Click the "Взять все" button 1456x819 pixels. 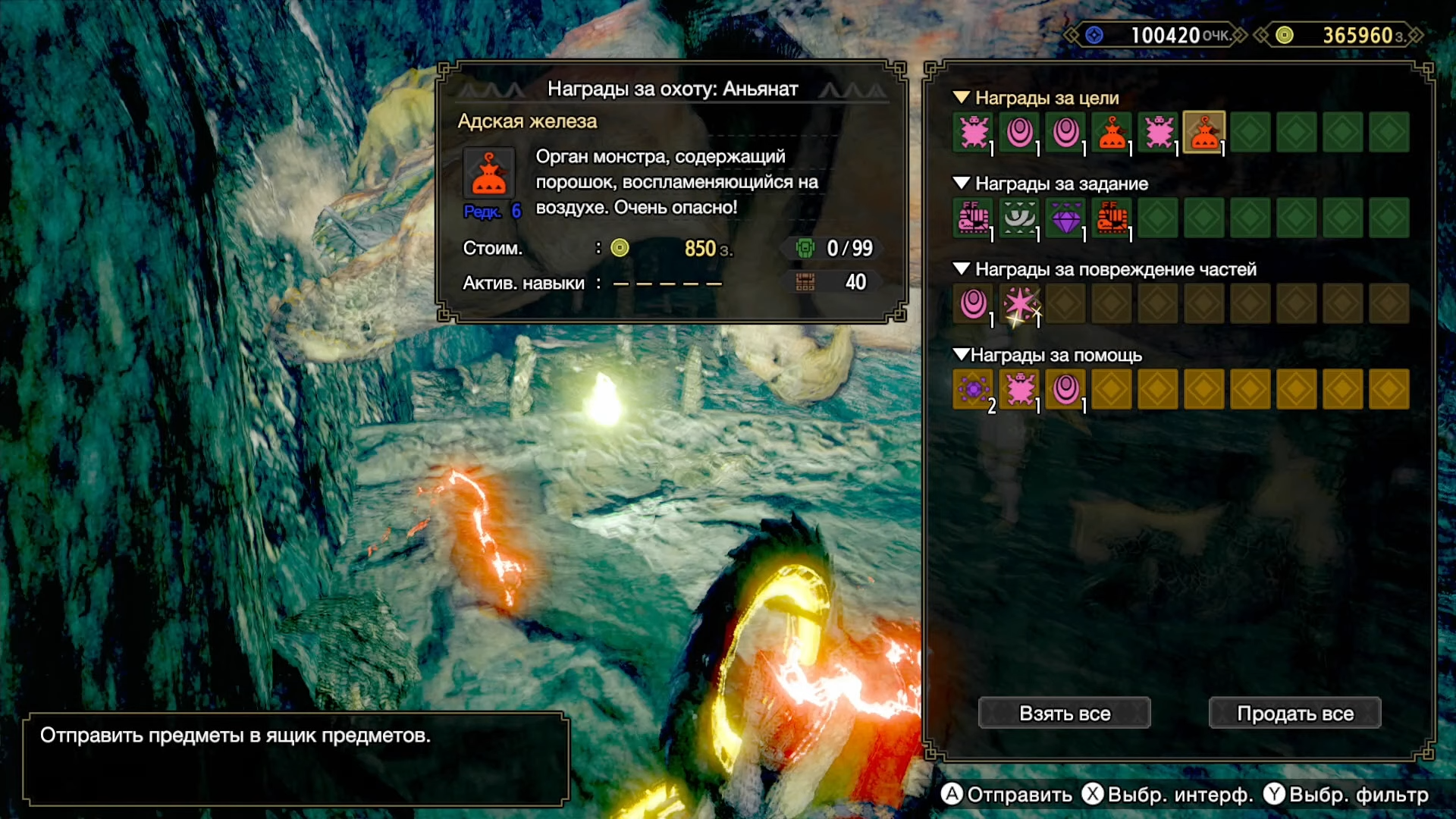click(1064, 714)
